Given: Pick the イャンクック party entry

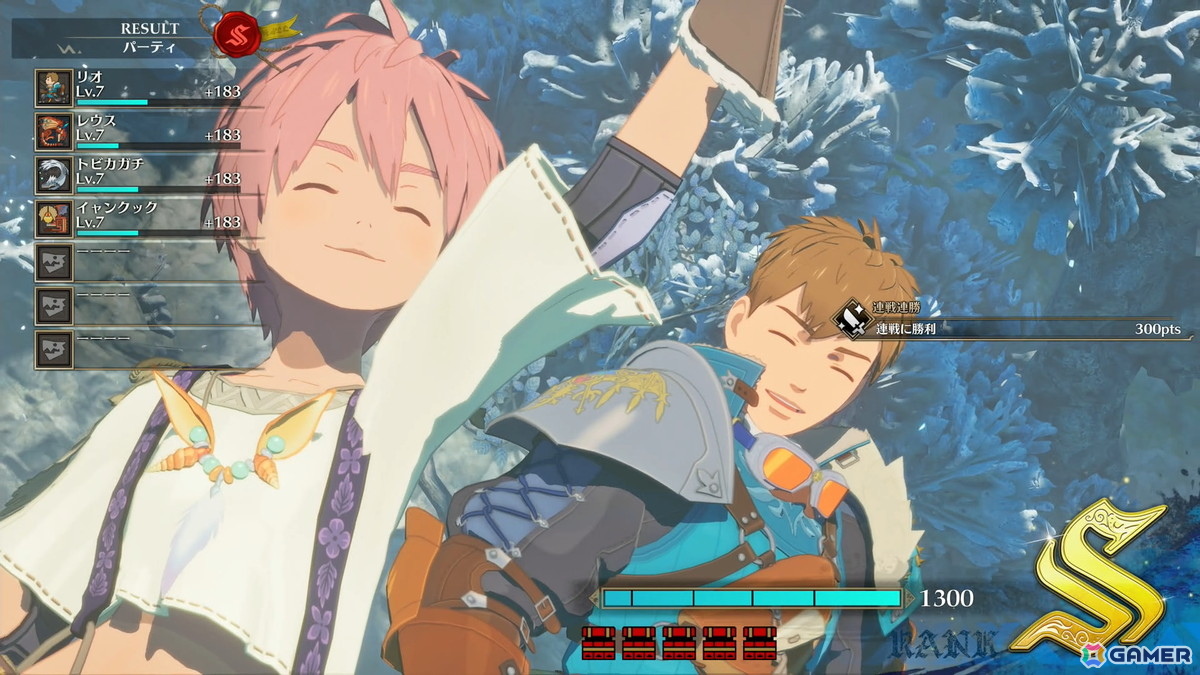Looking at the screenshot, I should [x=138, y=219].
